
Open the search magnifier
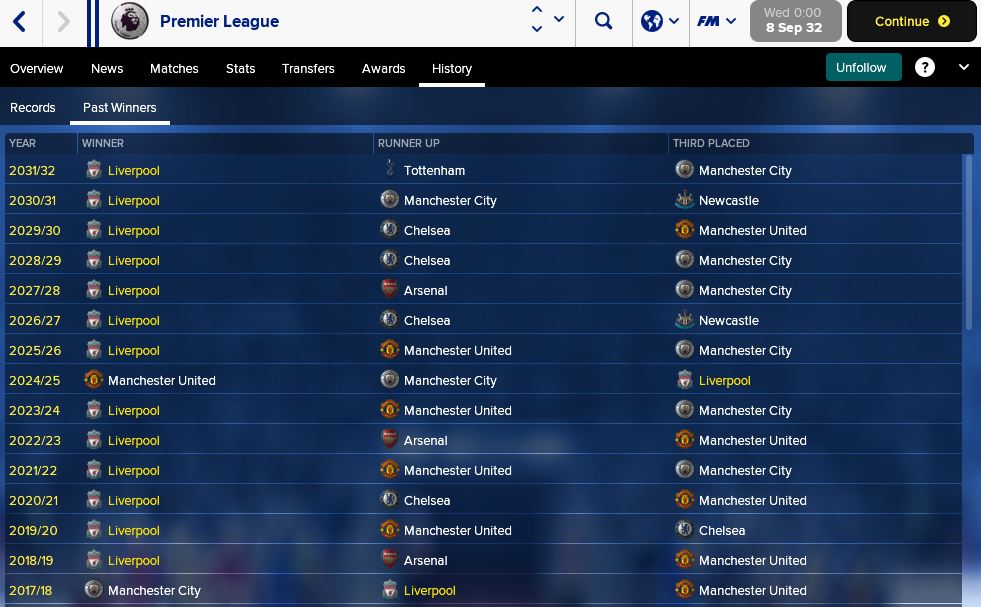coord(603,21)
